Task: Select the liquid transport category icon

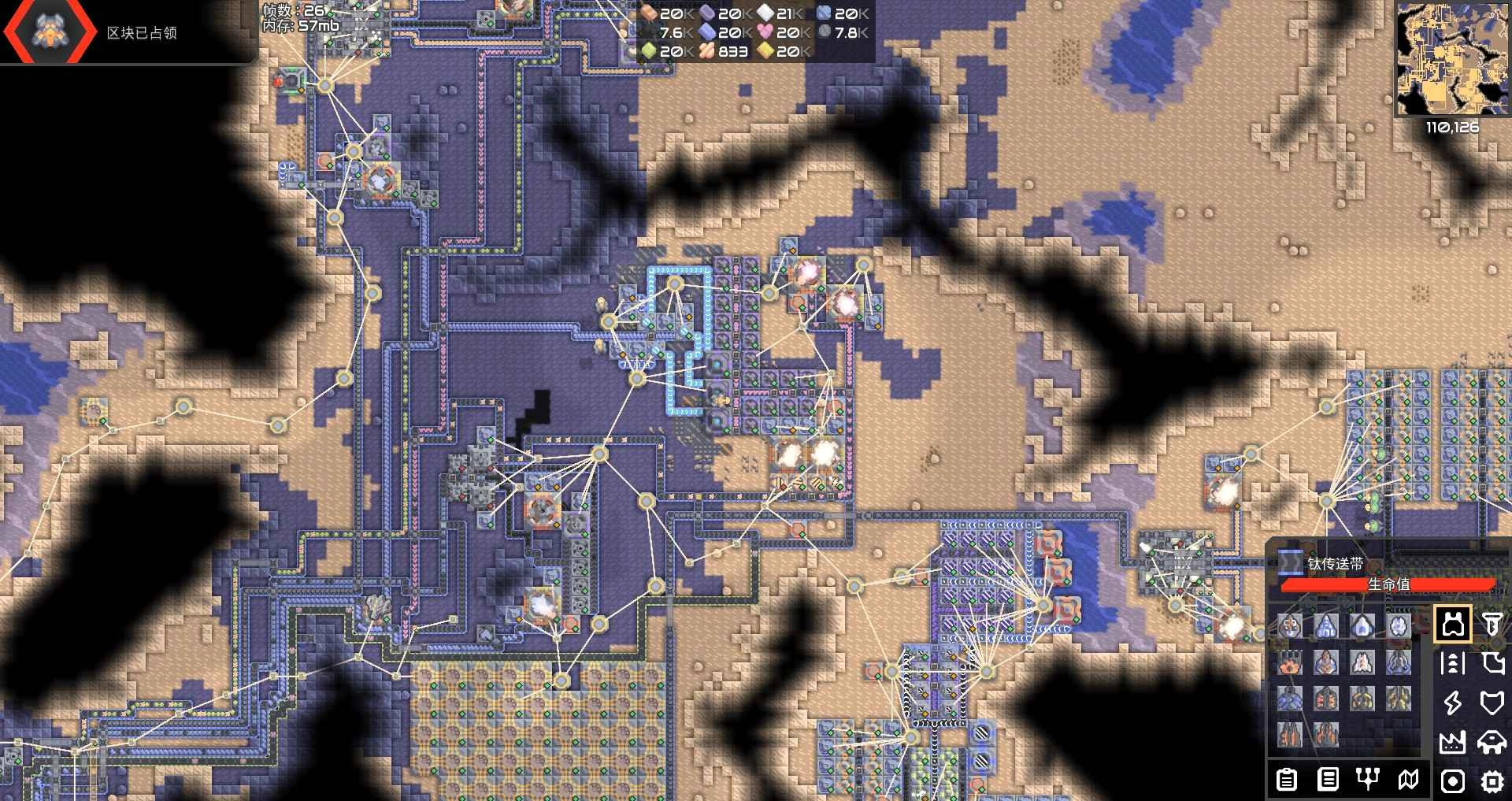Action: tap(1495, 663)
